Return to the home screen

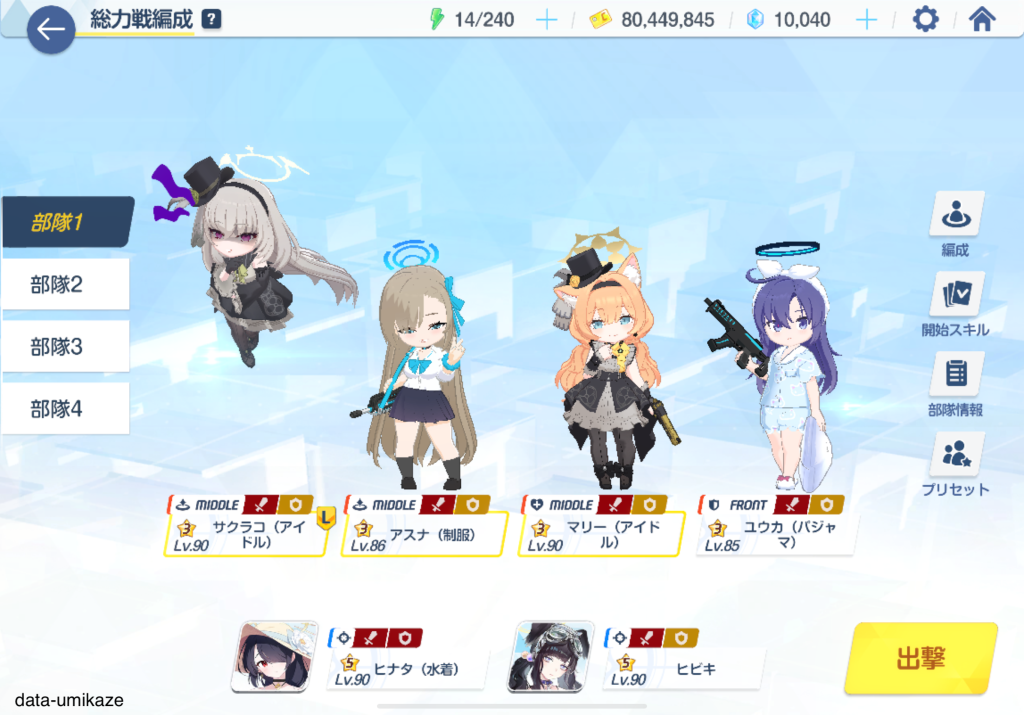click(983, 20)
